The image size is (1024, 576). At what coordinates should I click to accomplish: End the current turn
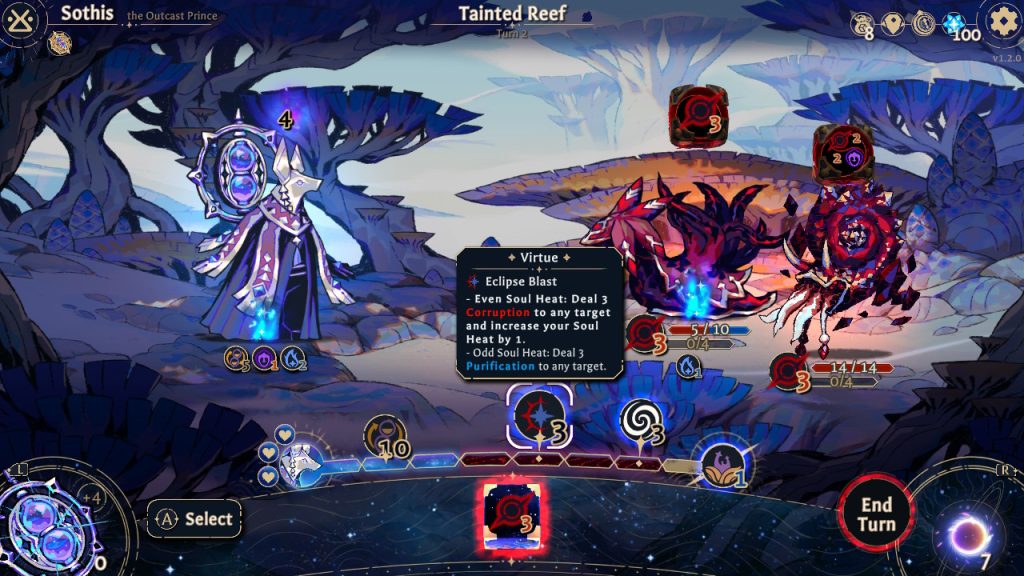tap(876, 514)
